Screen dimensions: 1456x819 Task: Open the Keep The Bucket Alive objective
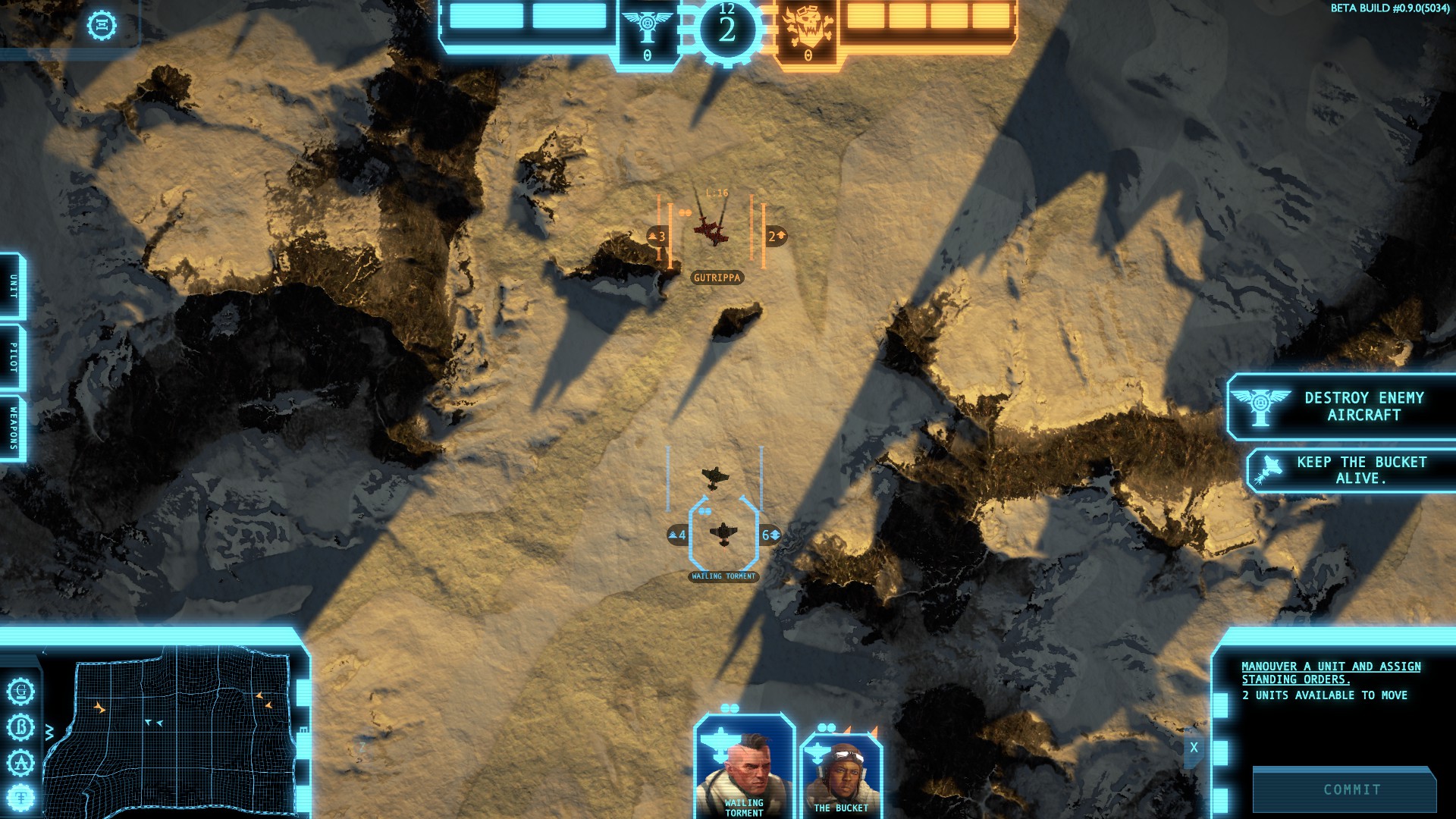1352,470
